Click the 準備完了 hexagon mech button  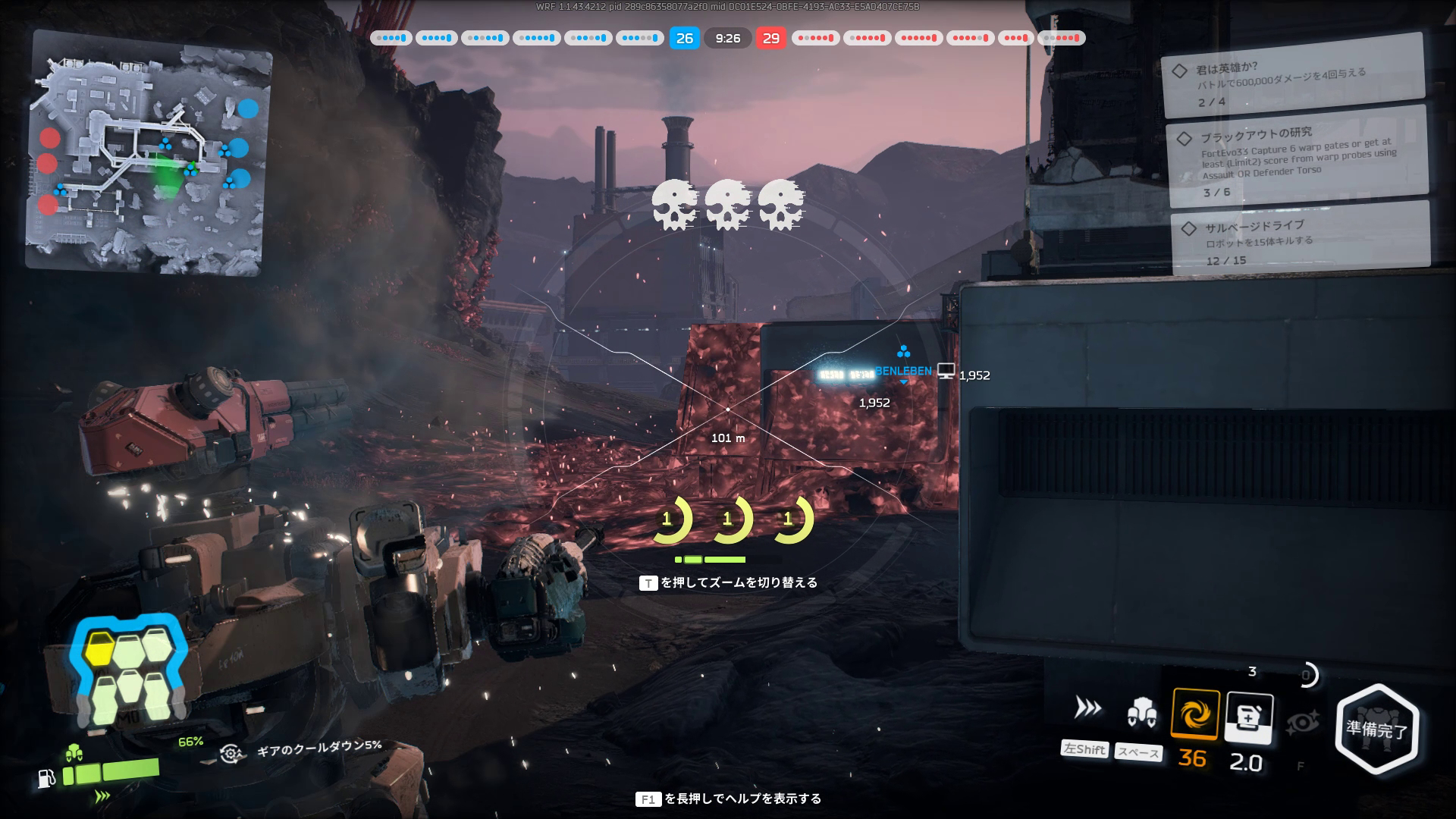[1376, 730]
